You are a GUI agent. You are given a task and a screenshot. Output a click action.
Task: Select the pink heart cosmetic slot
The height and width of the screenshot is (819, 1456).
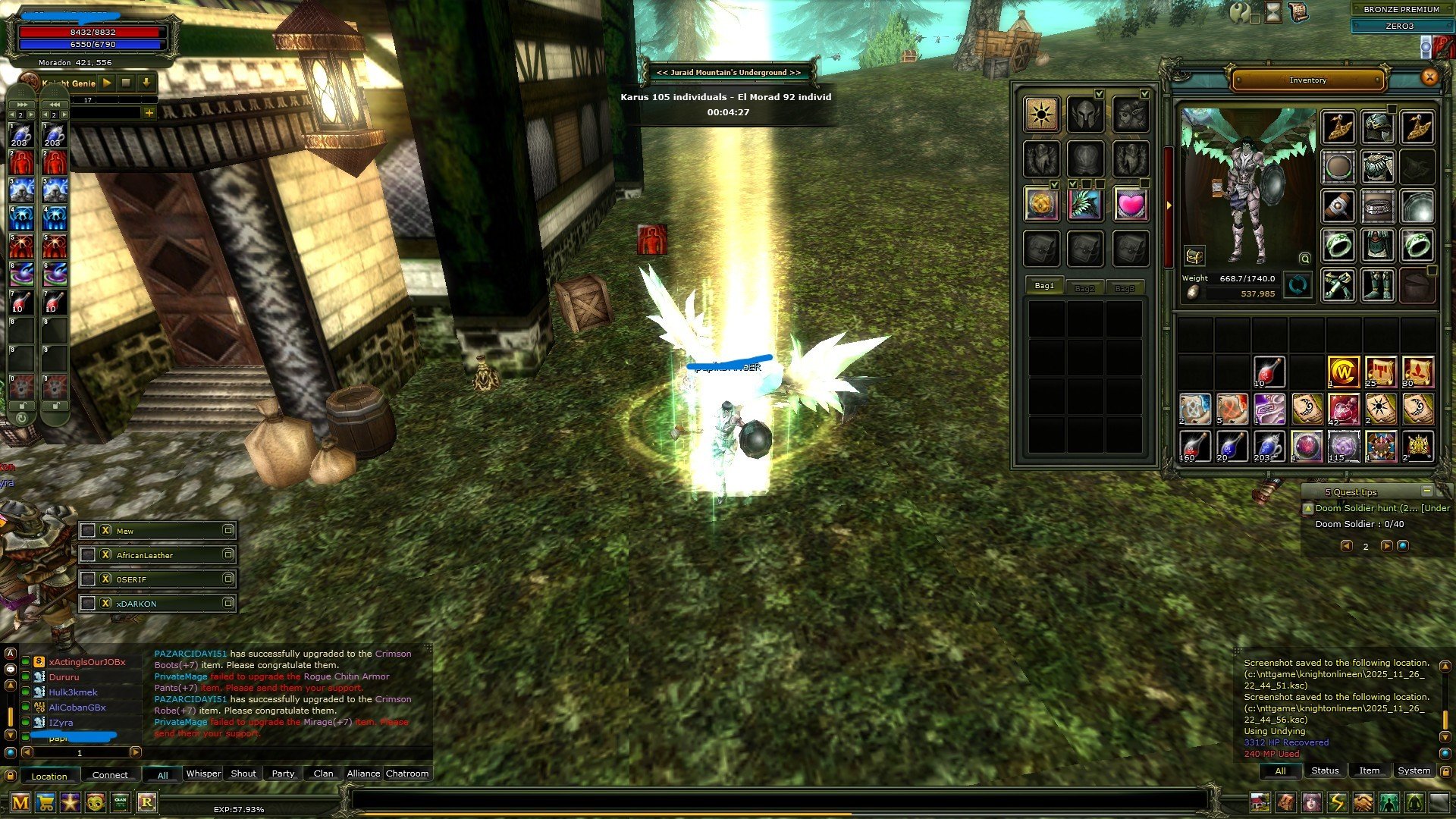[x=1130, y=205]
